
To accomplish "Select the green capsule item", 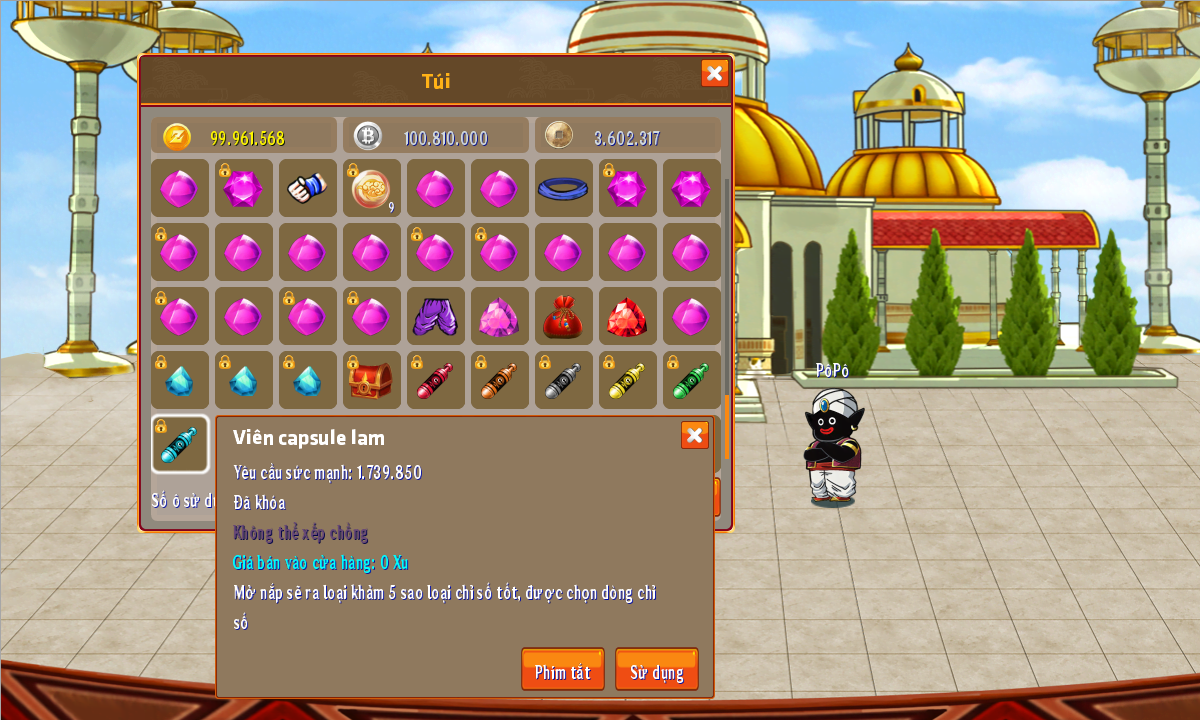I will (691, 380).
